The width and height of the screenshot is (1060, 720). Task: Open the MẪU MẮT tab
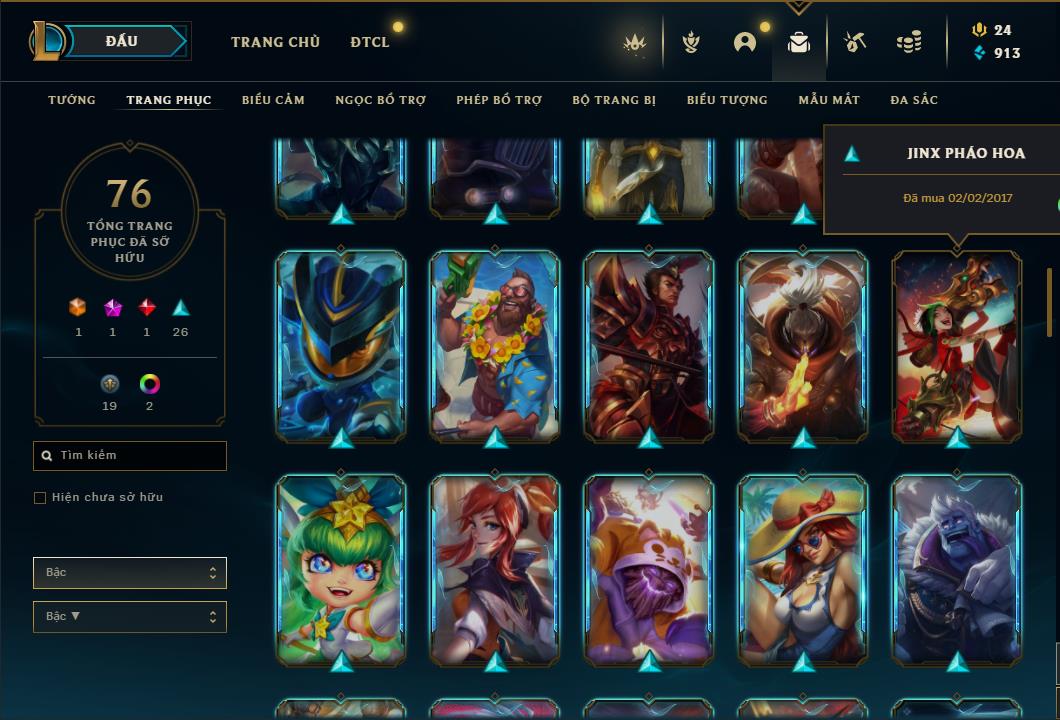[829, 100]
